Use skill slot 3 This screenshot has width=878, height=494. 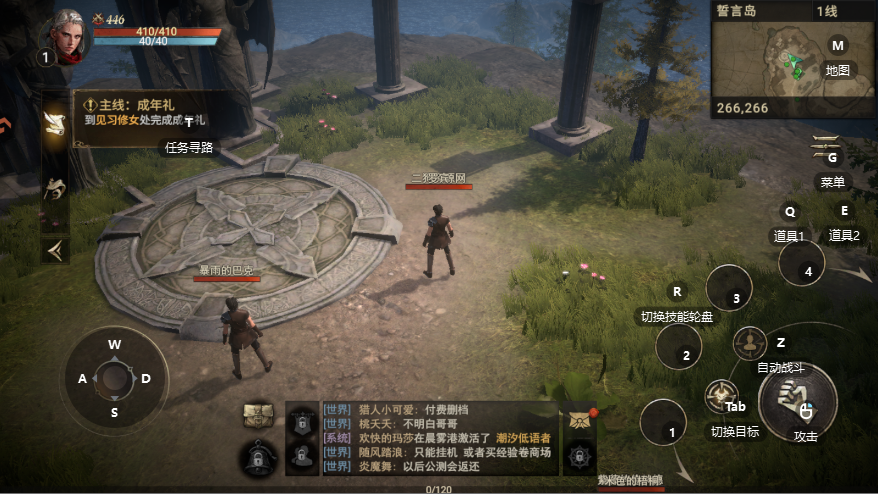735,297
